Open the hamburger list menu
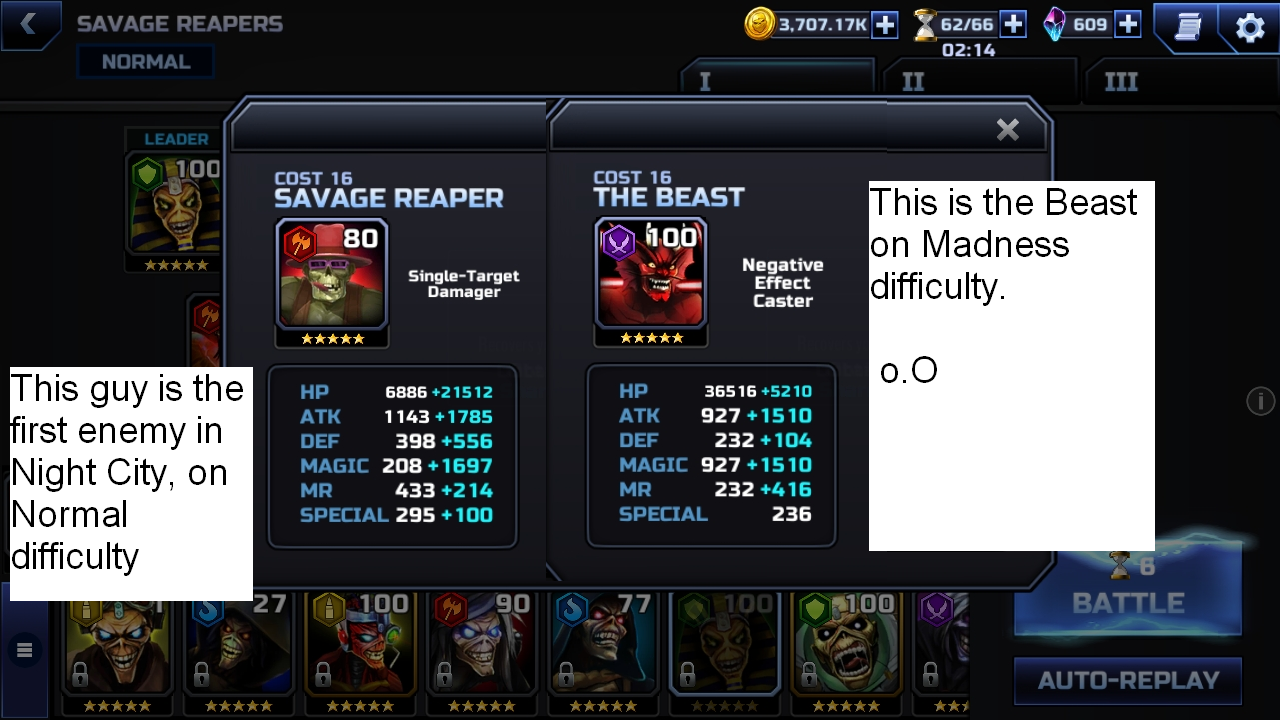This screenshot has width=1280, height=720. tap(25, 651)
